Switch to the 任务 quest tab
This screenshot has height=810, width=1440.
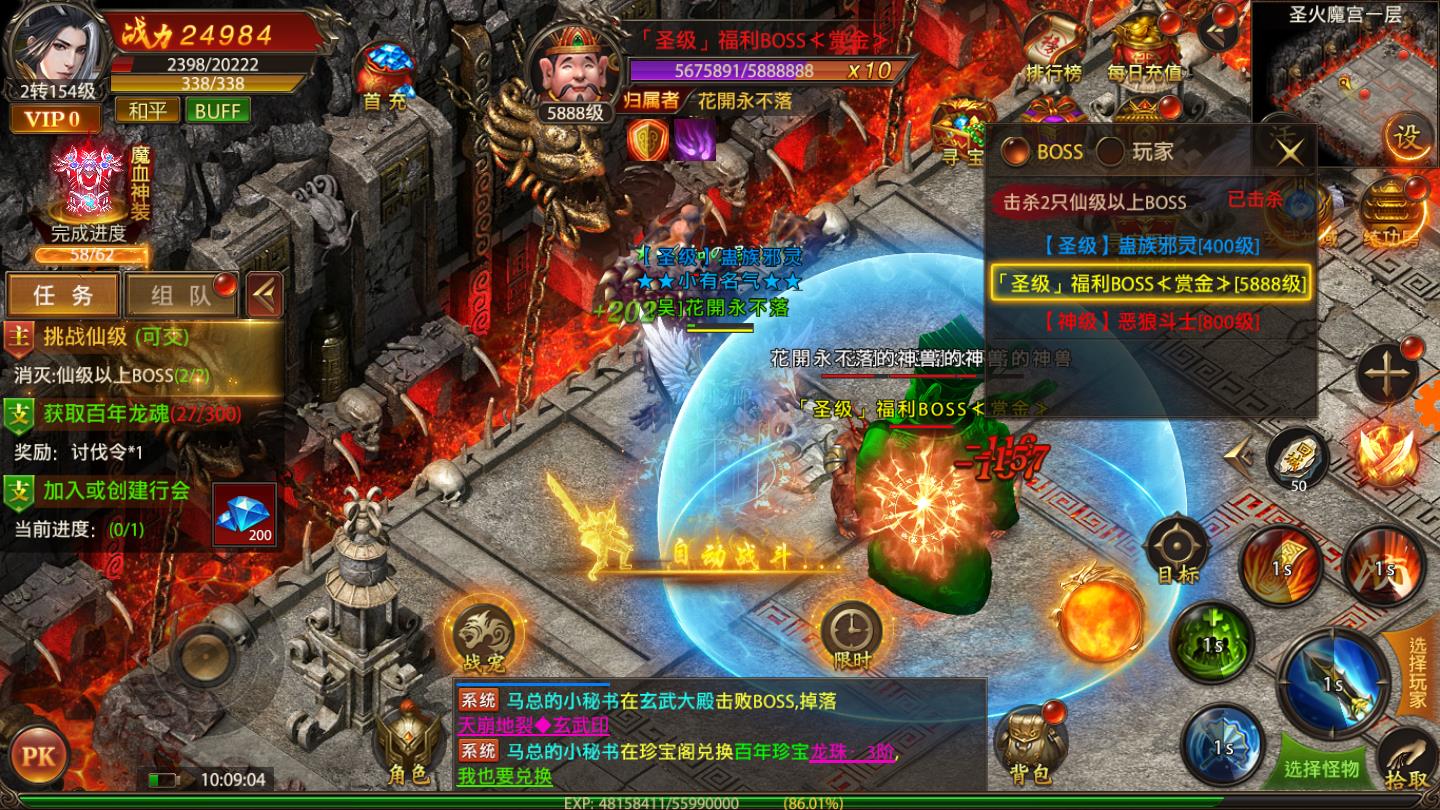pyautogui.click(x=62, y=295)
